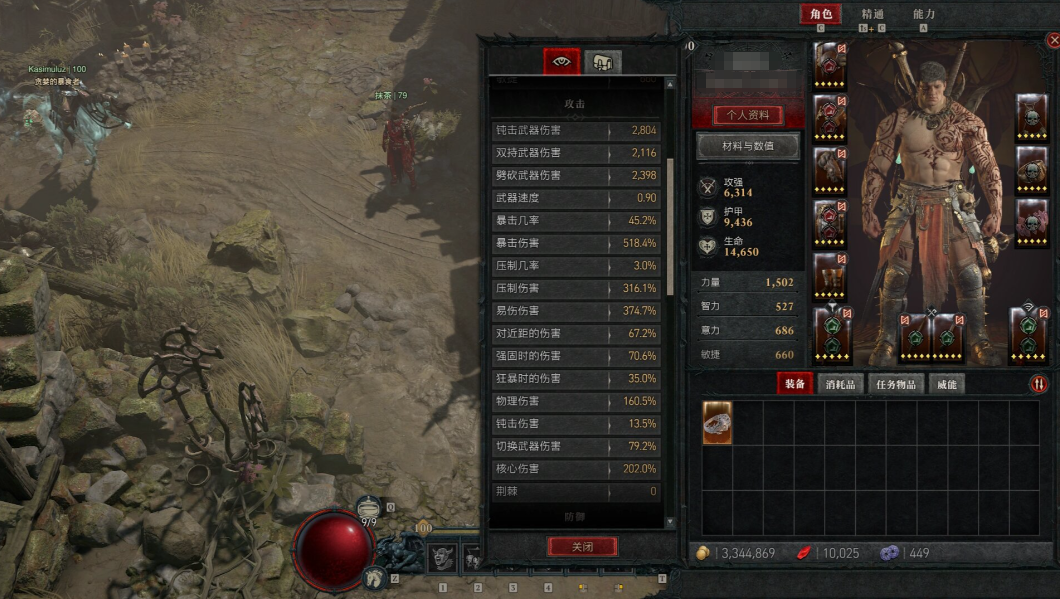The image size is (1060, 599).
Task: Click the 暴击伤害 stat row
Action: coord(576,243)
